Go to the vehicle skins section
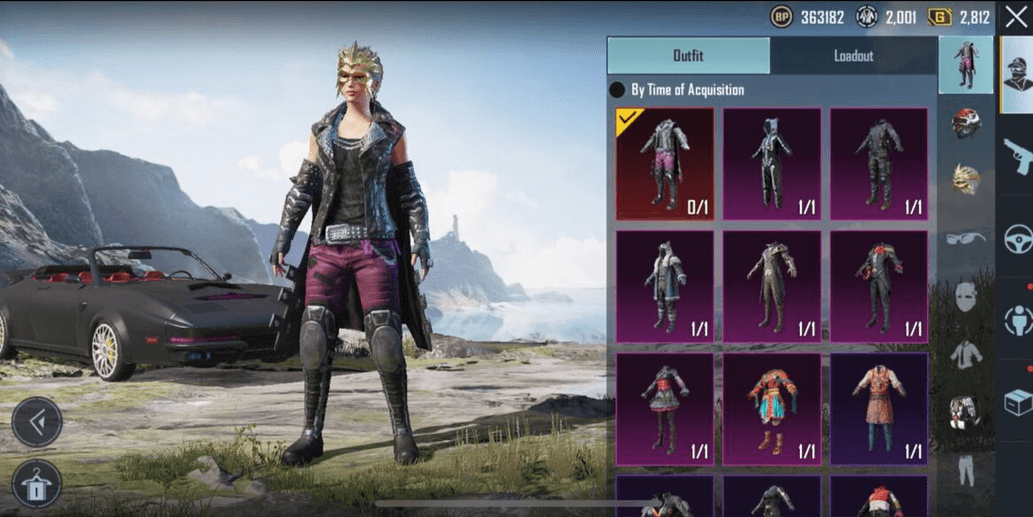The image size is (1033, 517). pos(1017,239)
